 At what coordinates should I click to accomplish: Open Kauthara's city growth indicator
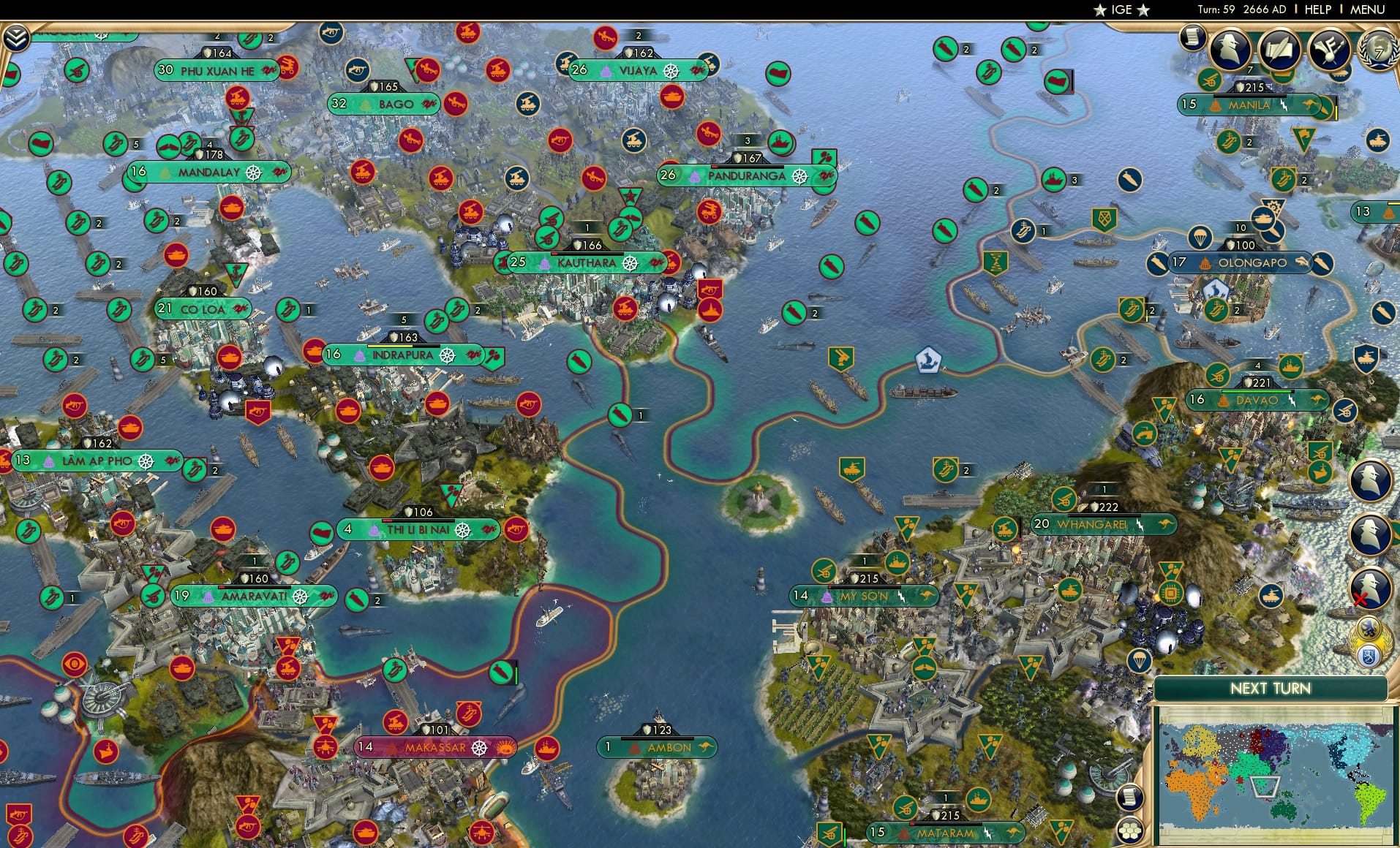587,254
